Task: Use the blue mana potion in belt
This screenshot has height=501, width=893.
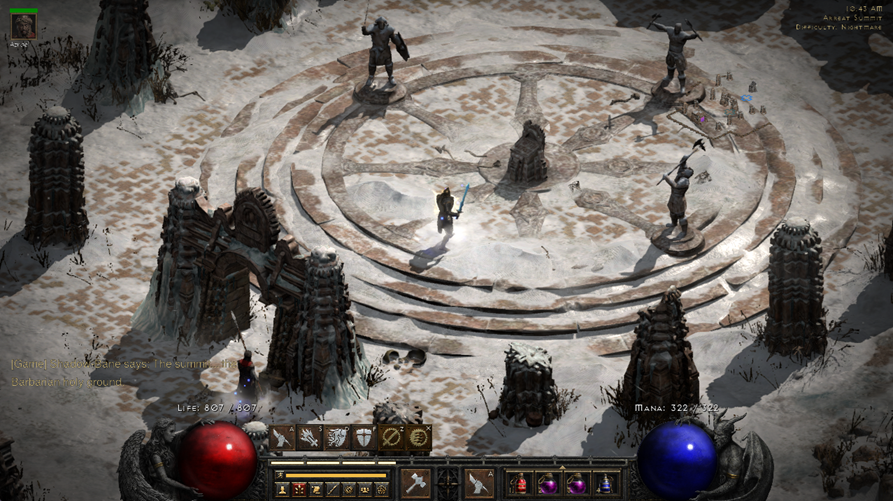Action: click(x=605, y=484)
